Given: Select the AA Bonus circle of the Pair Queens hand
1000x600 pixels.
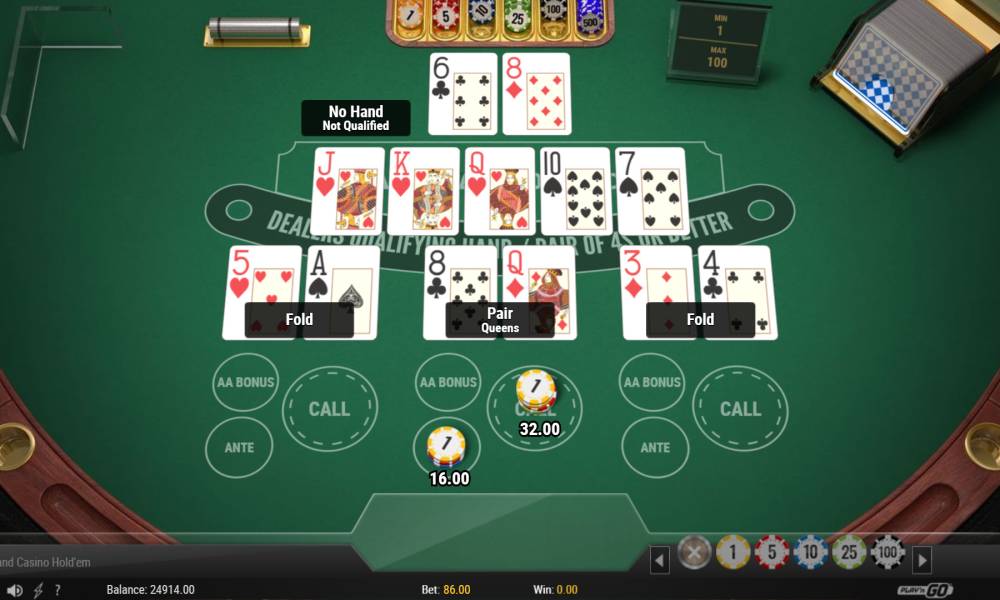Looking at the screenshot, I should coord(447,382).
